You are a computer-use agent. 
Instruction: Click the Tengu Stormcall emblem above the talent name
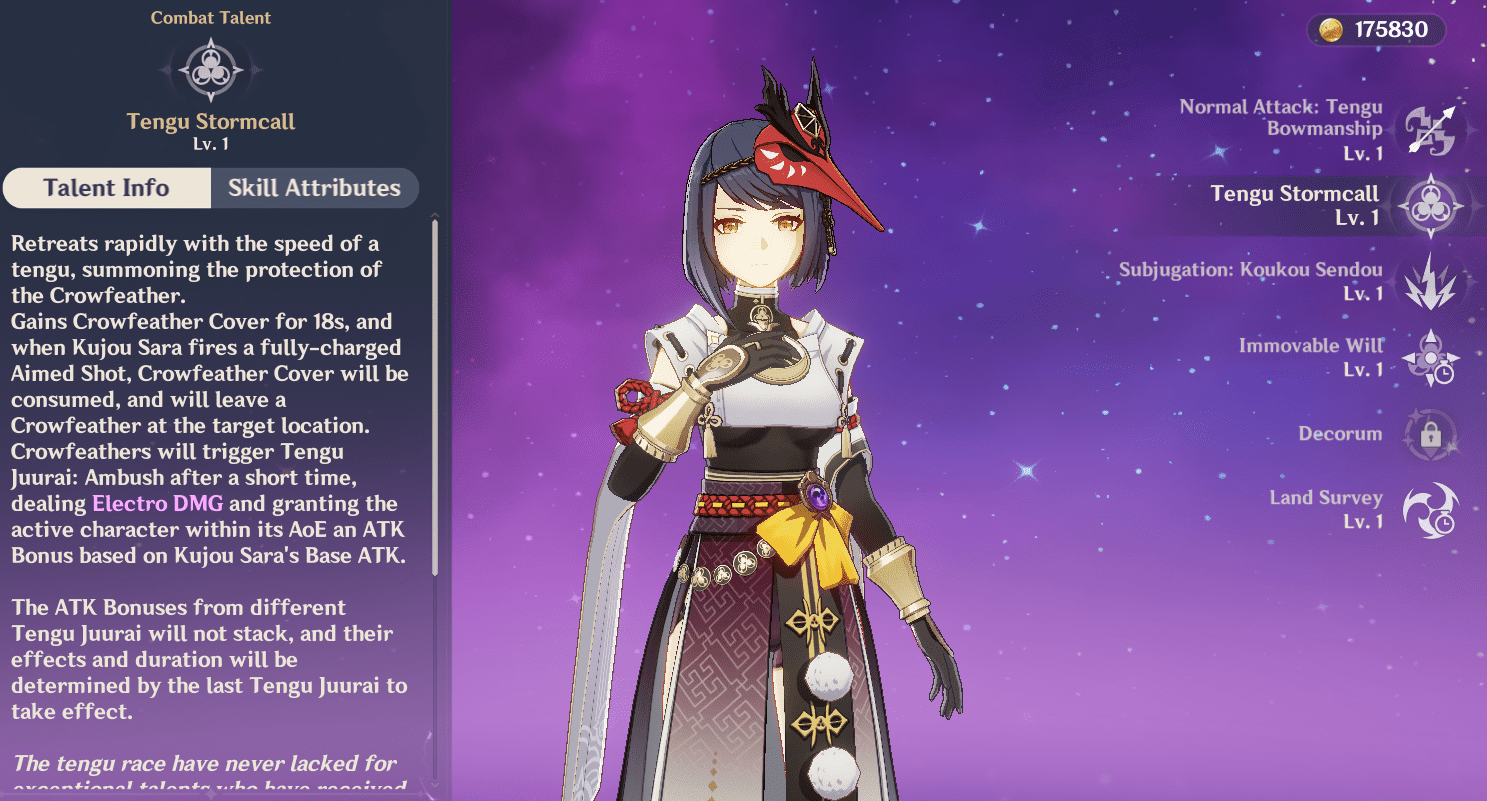[211, 69]
